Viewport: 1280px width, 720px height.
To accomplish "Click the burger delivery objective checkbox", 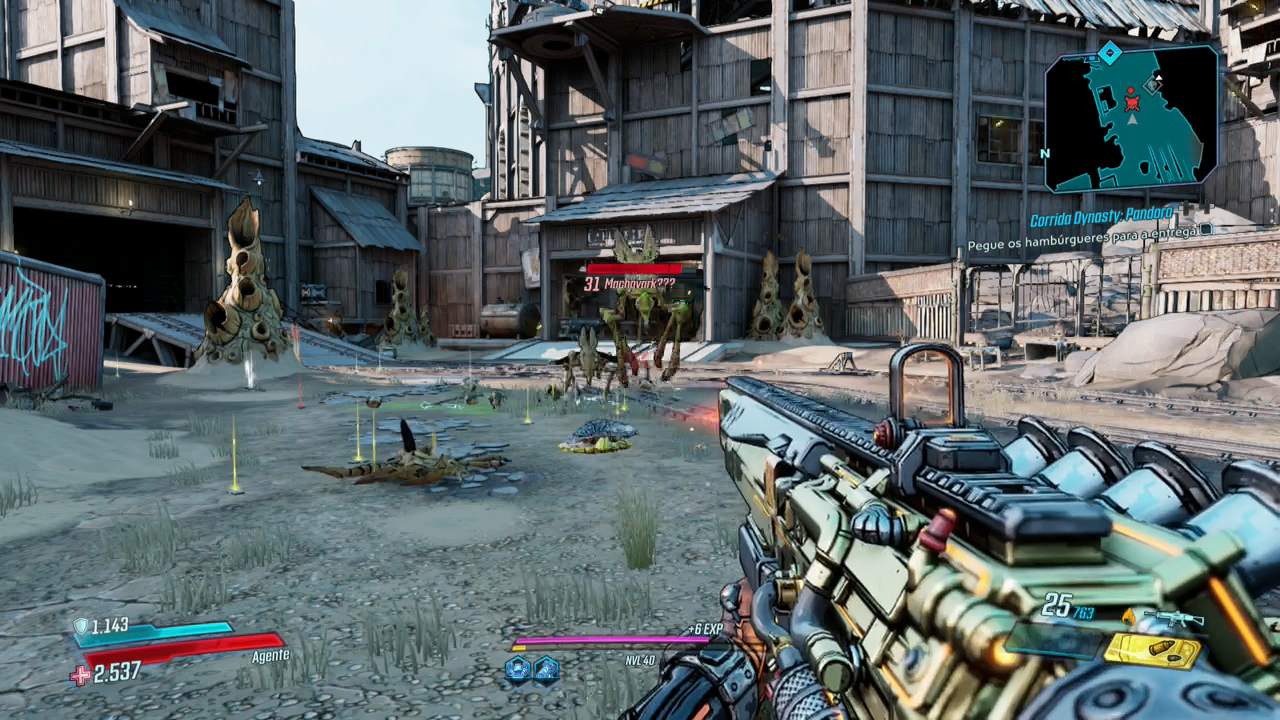I will (1206, 229).
